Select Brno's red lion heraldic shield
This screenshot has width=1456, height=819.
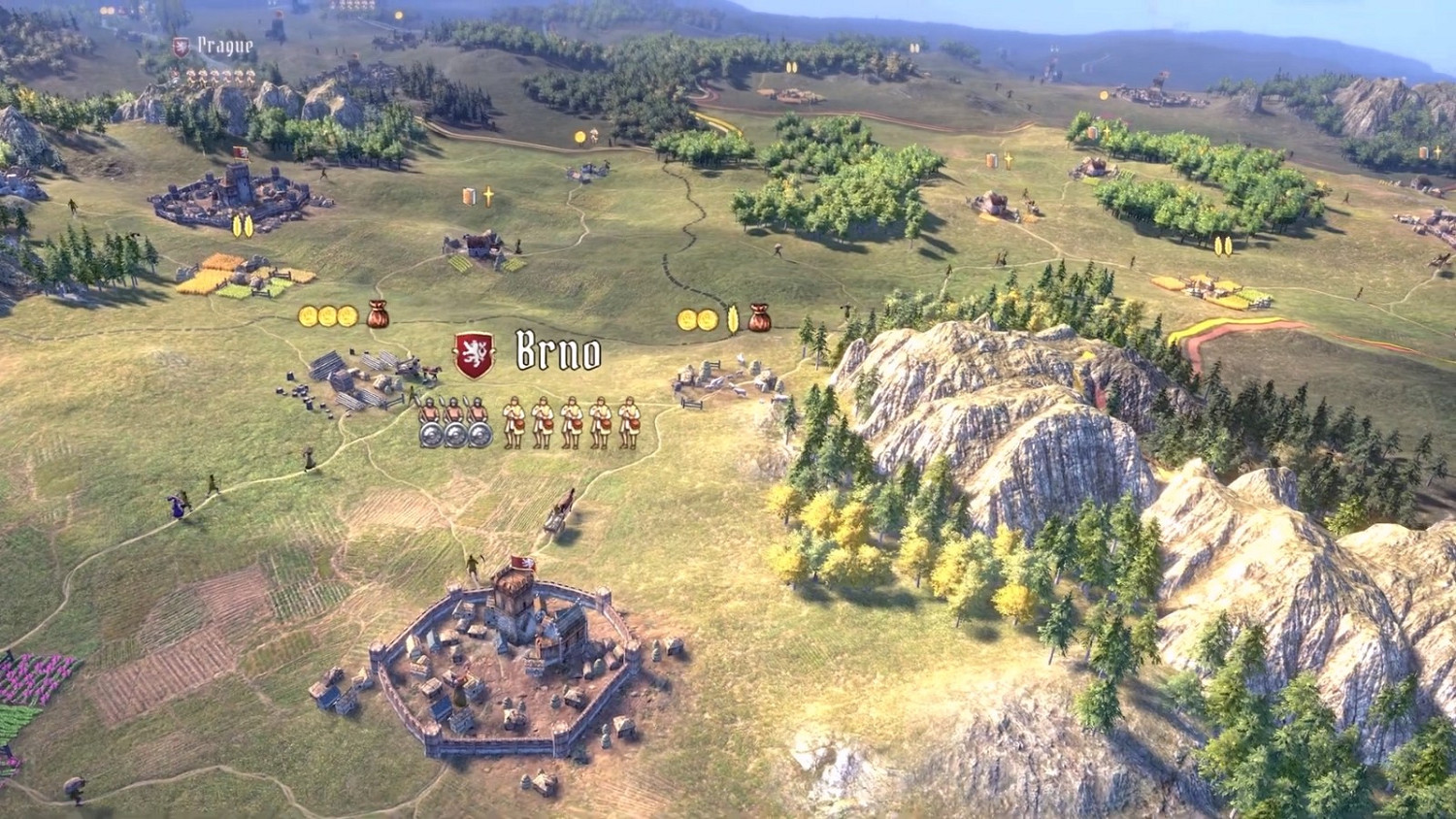471,352
